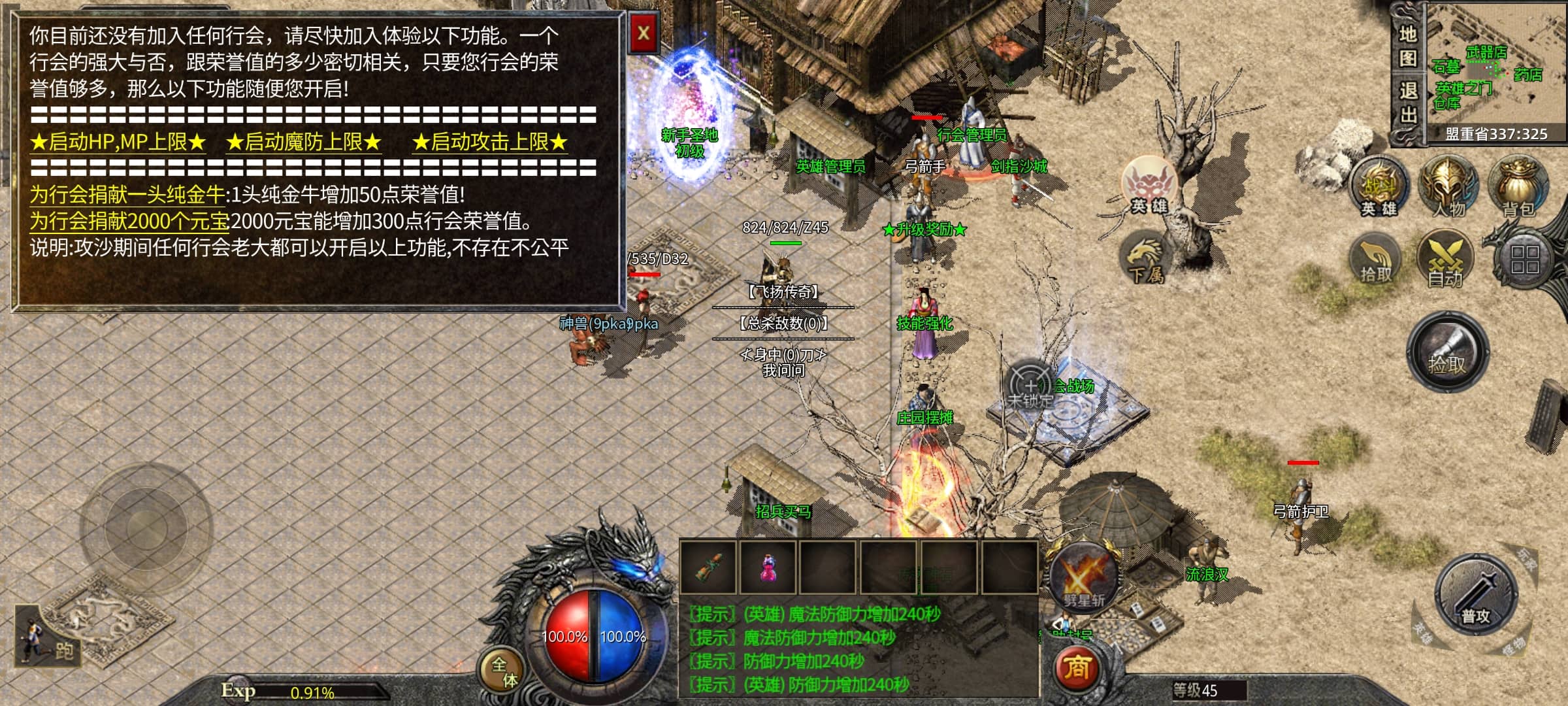Viewport: 1568px width, 706px height.
Task: Open the four-square grid menu
Action: click(x=1524, y=259)
